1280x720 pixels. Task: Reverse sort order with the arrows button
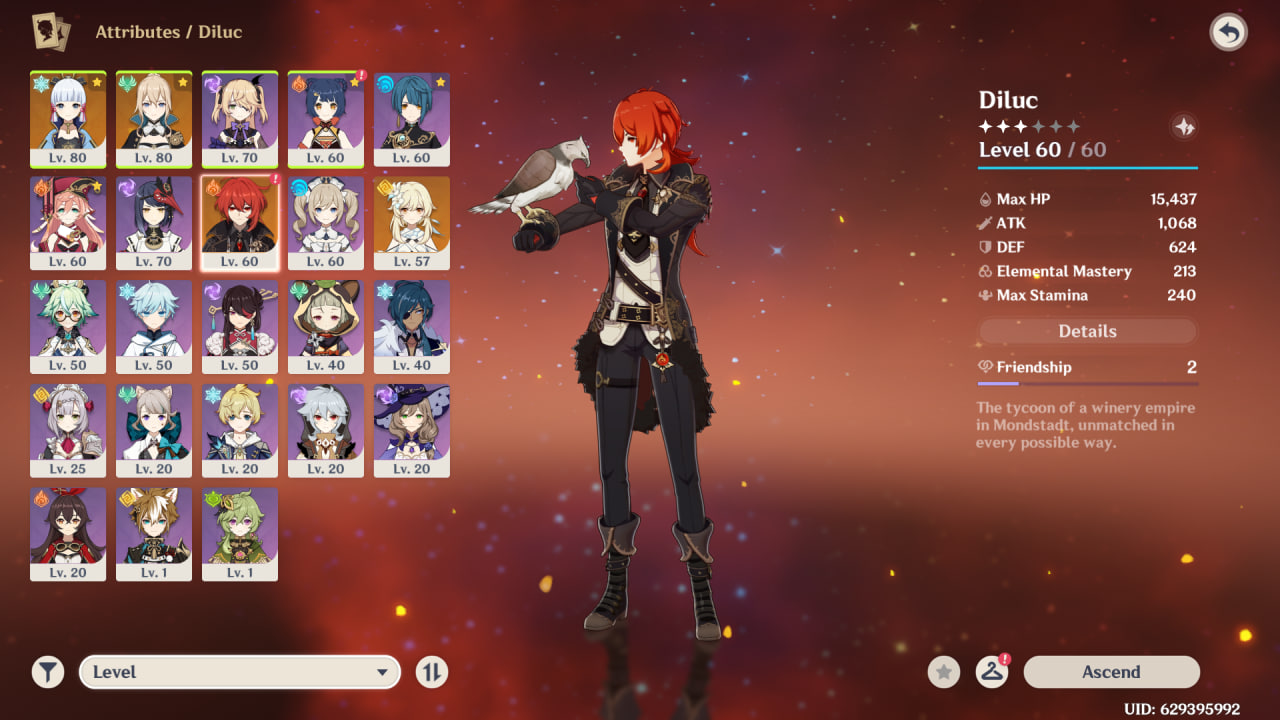click(x=432, y=672)
